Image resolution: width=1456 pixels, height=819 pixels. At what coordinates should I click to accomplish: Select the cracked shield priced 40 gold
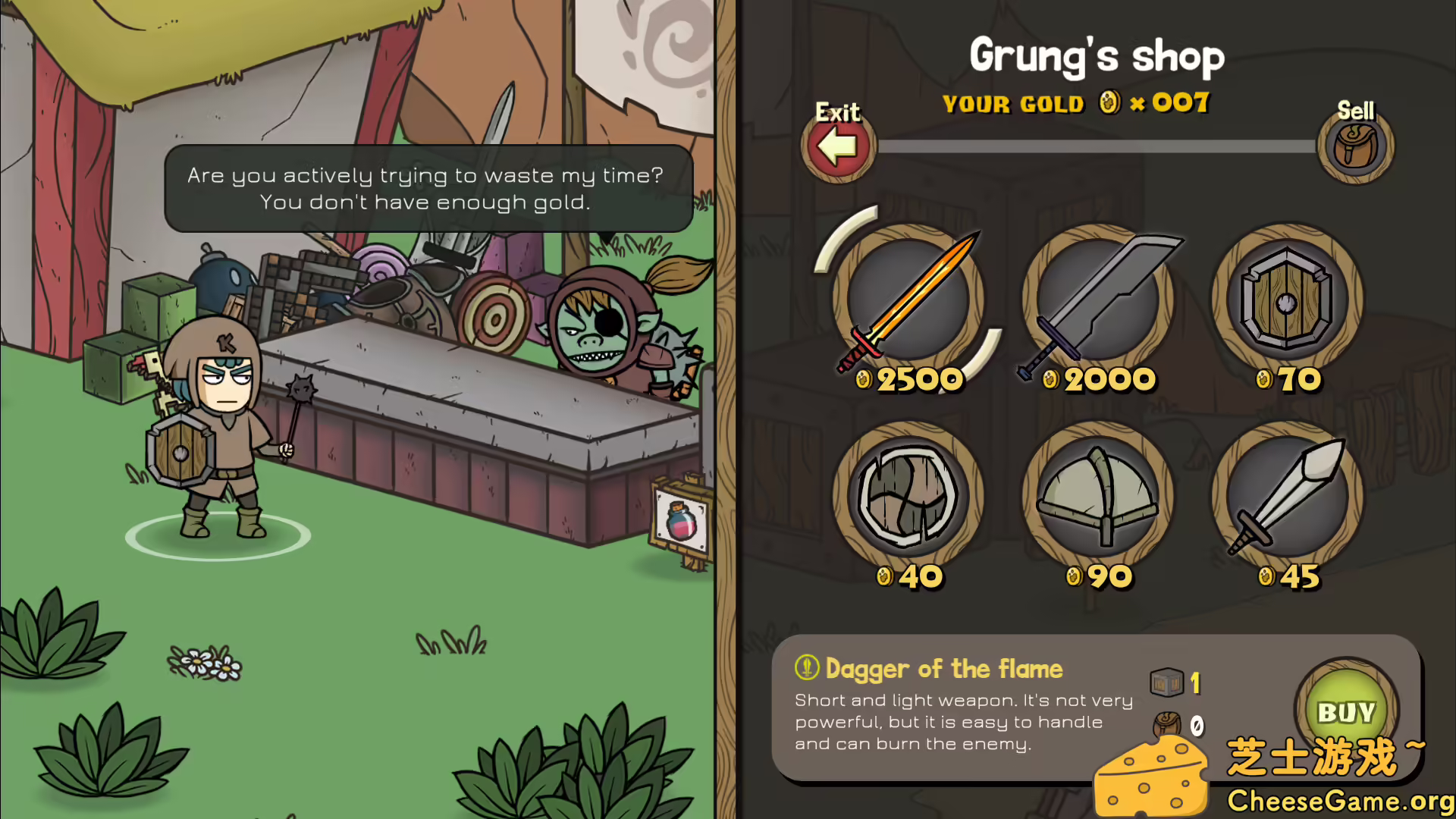click(907, 497)
